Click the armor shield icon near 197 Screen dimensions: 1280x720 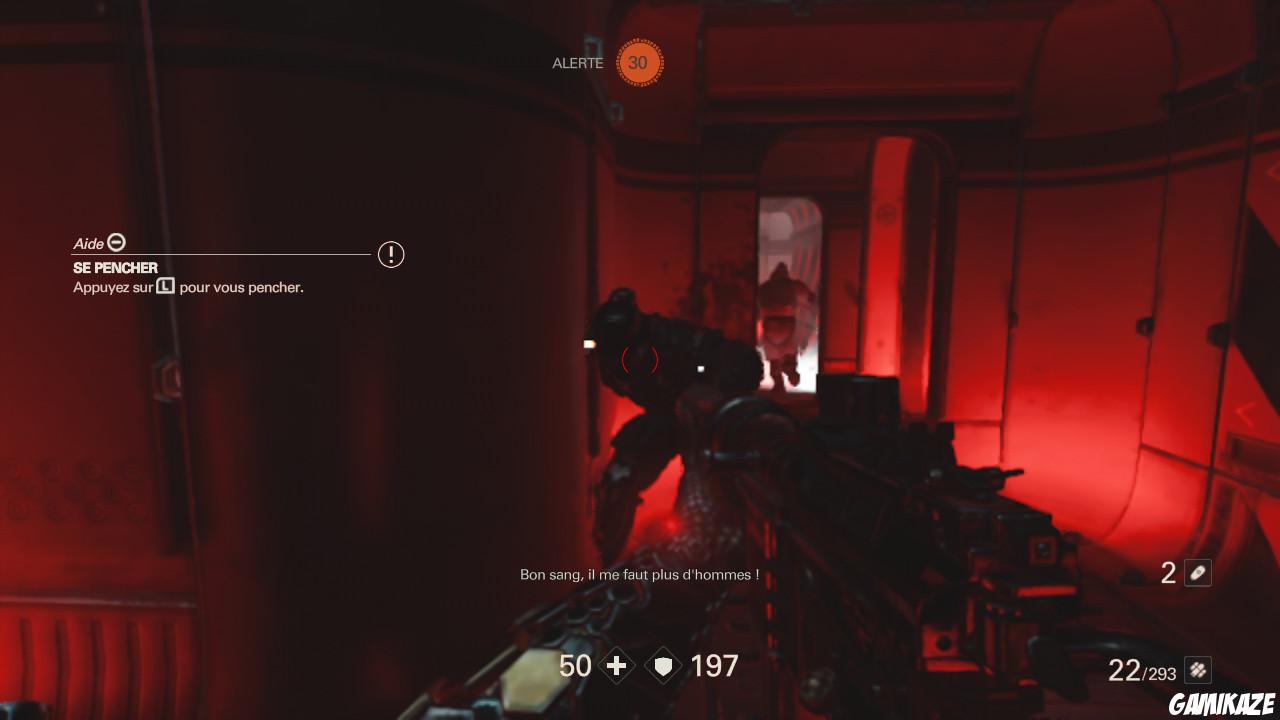(x=662, y=665)
